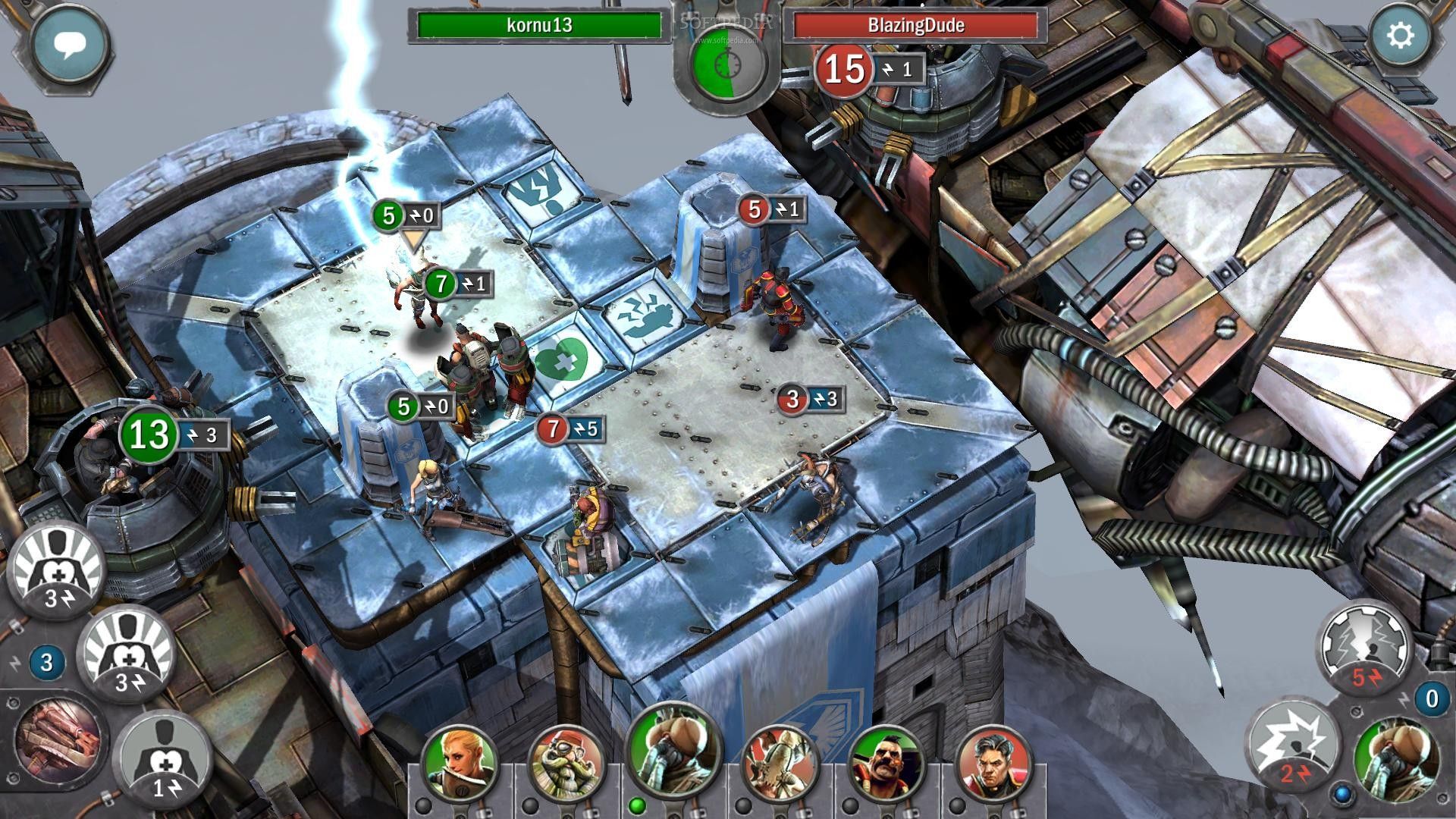
Task: Open the gear settings menu
Action: [x=1400, y=37]
